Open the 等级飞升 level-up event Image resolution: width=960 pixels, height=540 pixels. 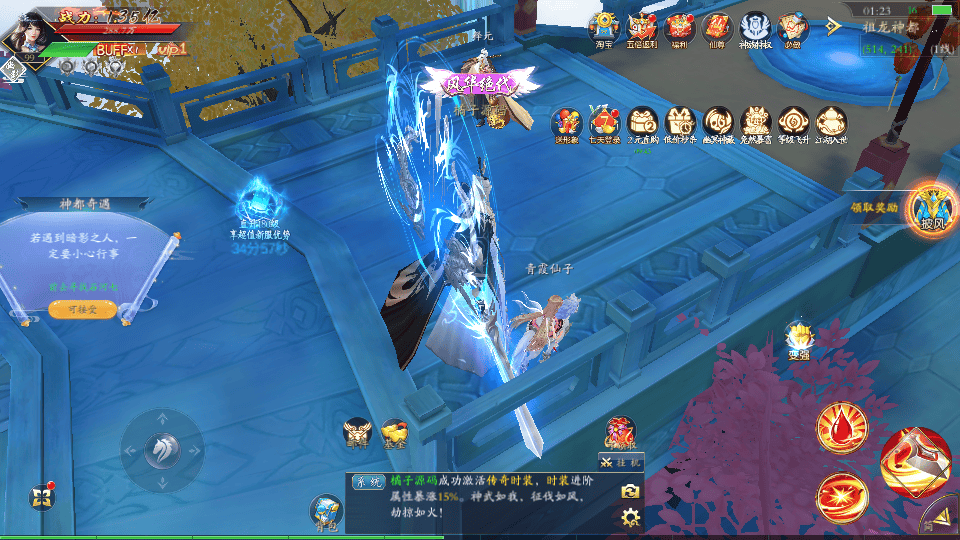pos(794,122)
